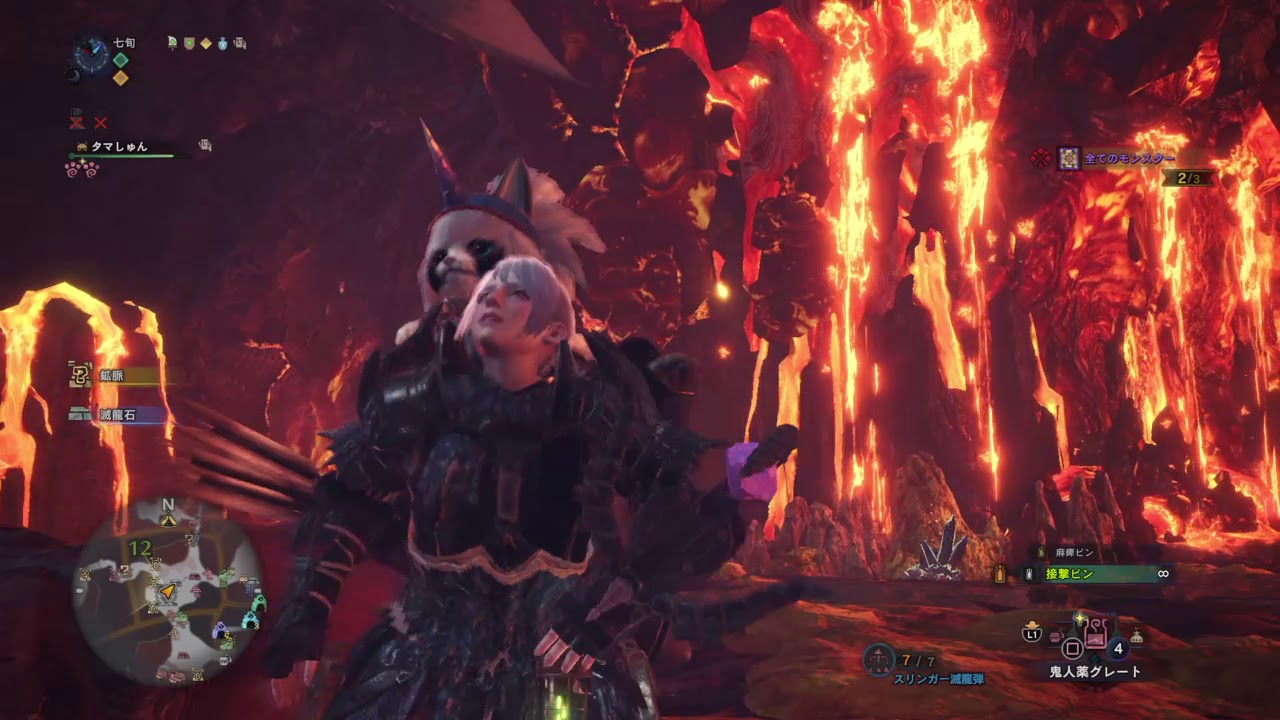Select the タマしゅん palico name plate

pyautogui.click(x=120, y=147)
